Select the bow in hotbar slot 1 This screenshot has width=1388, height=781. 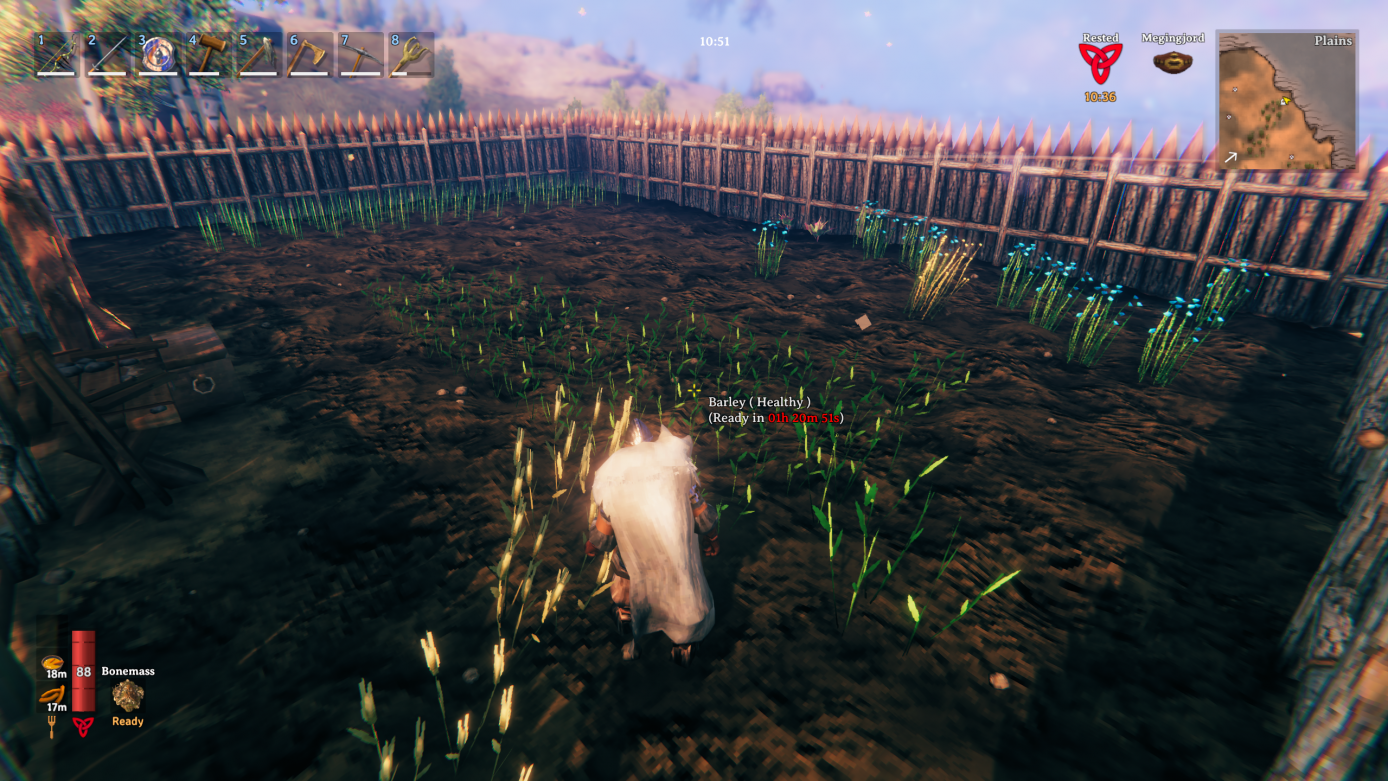[x=55, y=55]
